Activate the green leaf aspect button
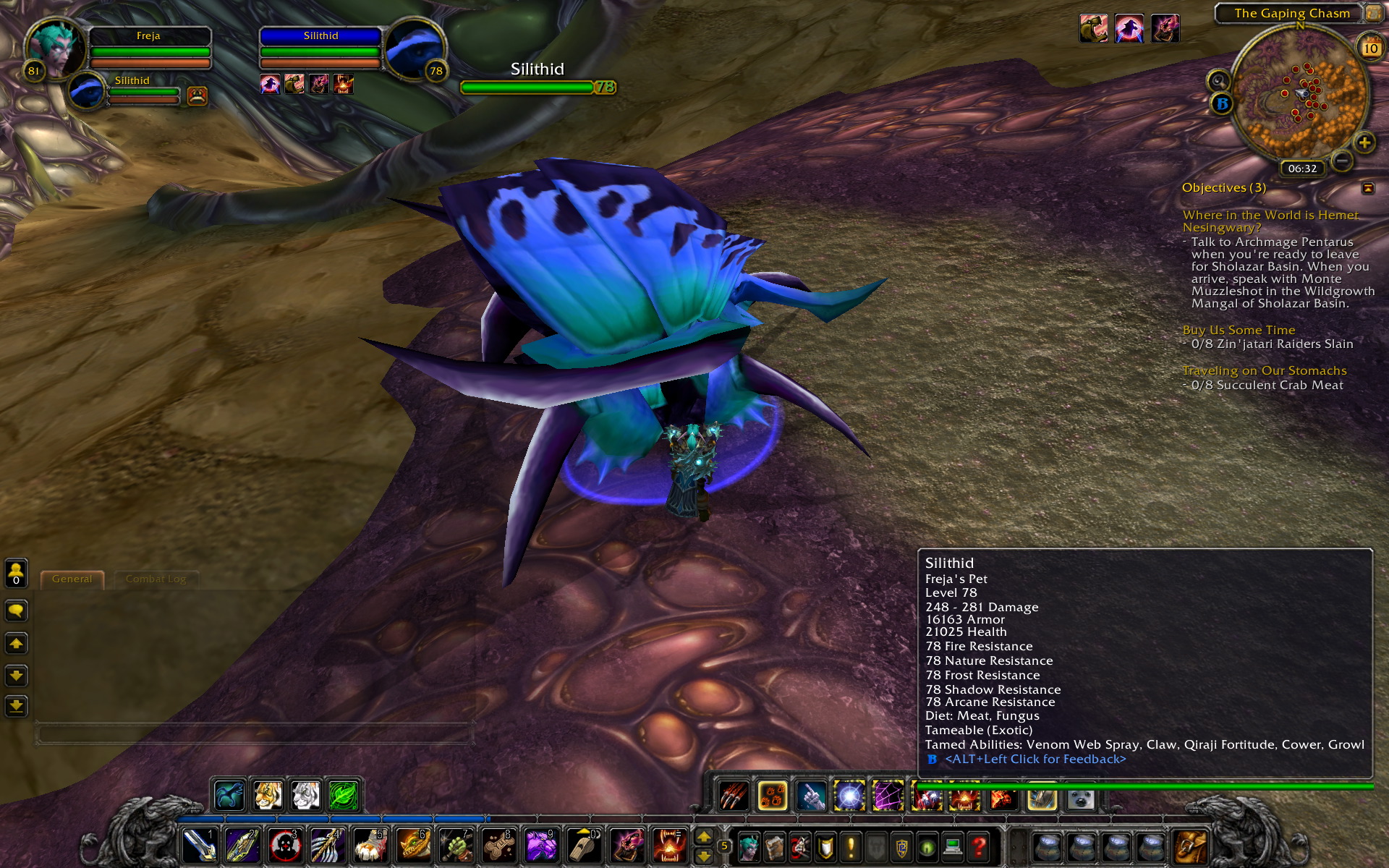 pos(344,796)
